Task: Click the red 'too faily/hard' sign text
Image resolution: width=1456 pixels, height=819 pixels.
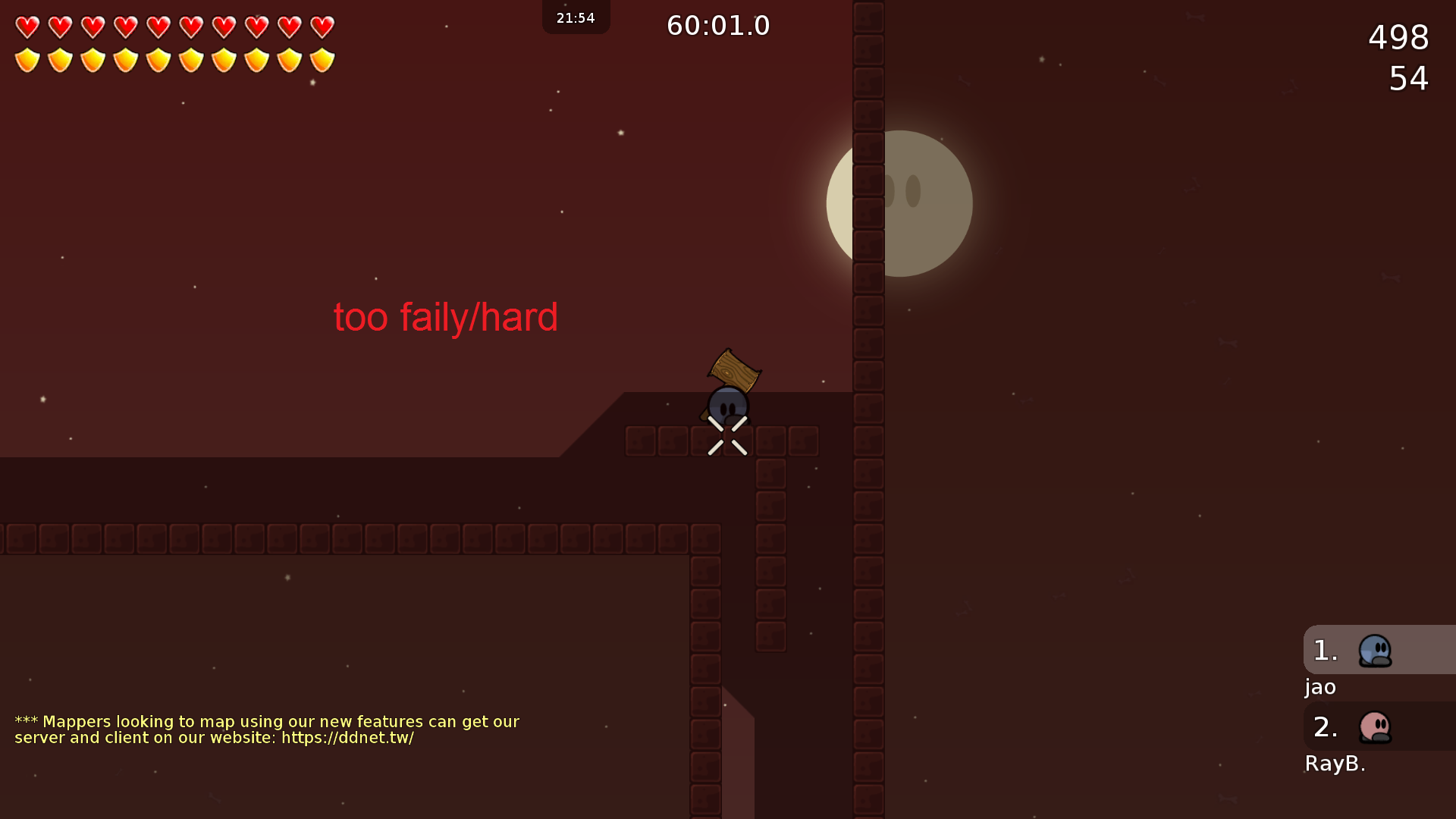Action: (x=446, y=317)
